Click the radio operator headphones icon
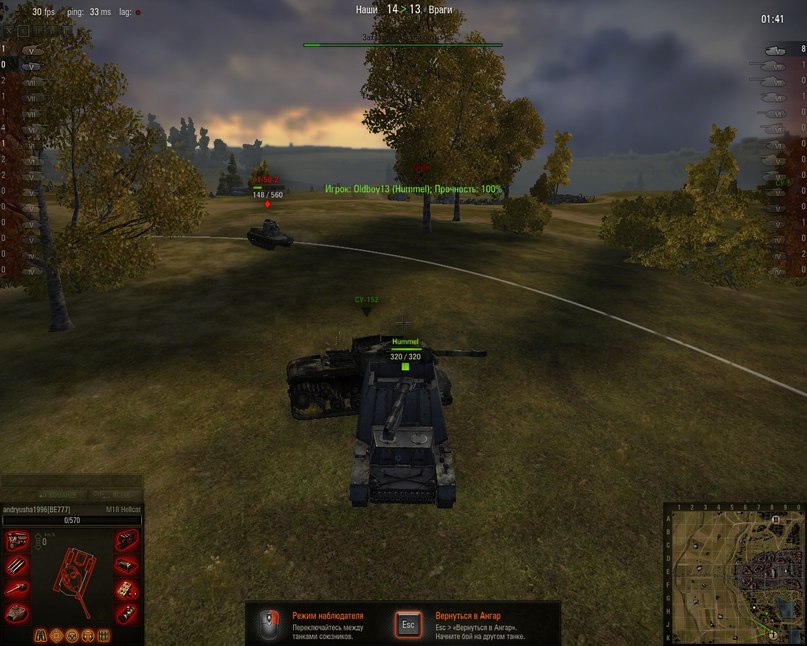 (87, 635)
